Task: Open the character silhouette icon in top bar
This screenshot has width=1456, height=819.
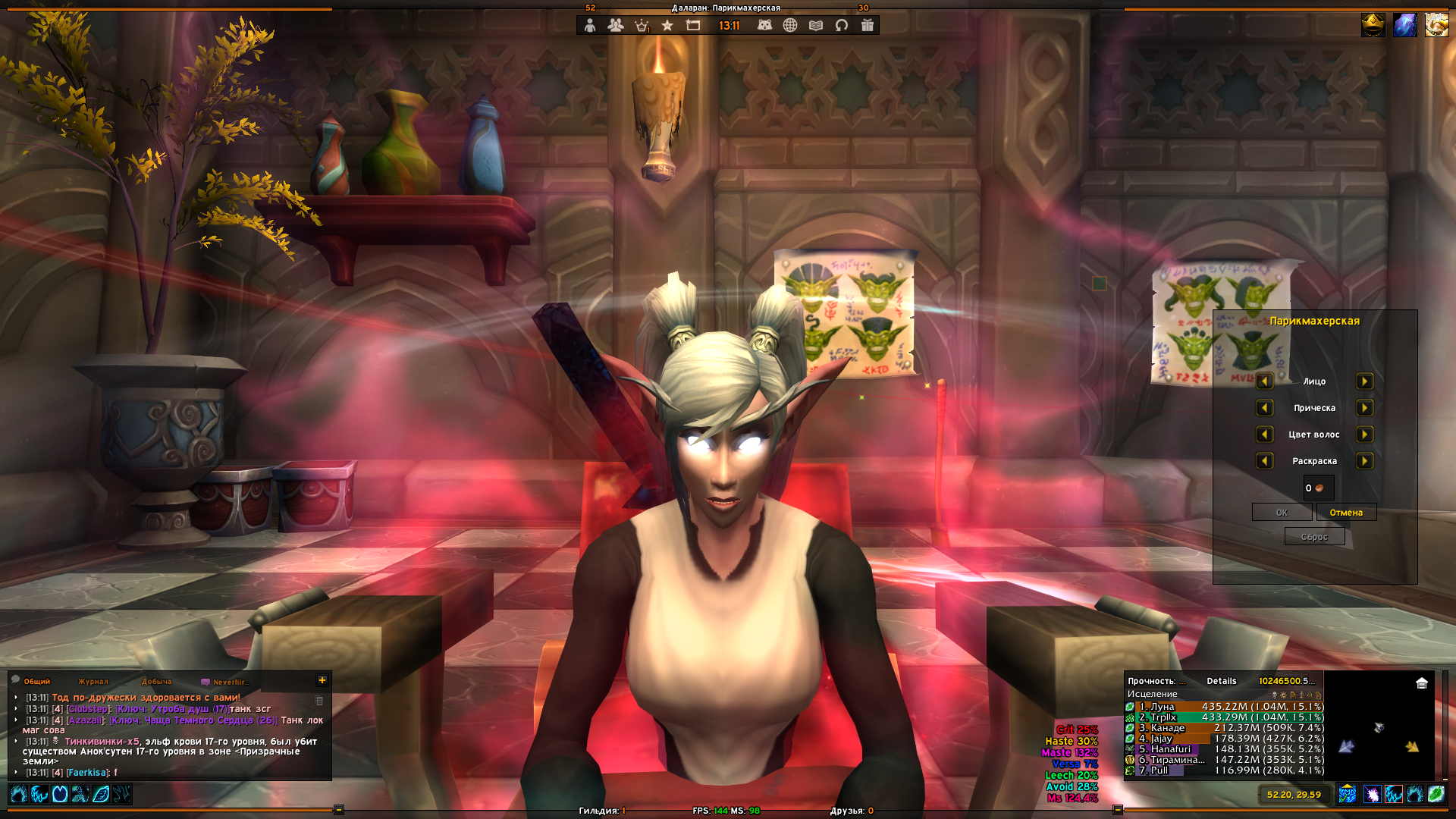Action: 590,25
